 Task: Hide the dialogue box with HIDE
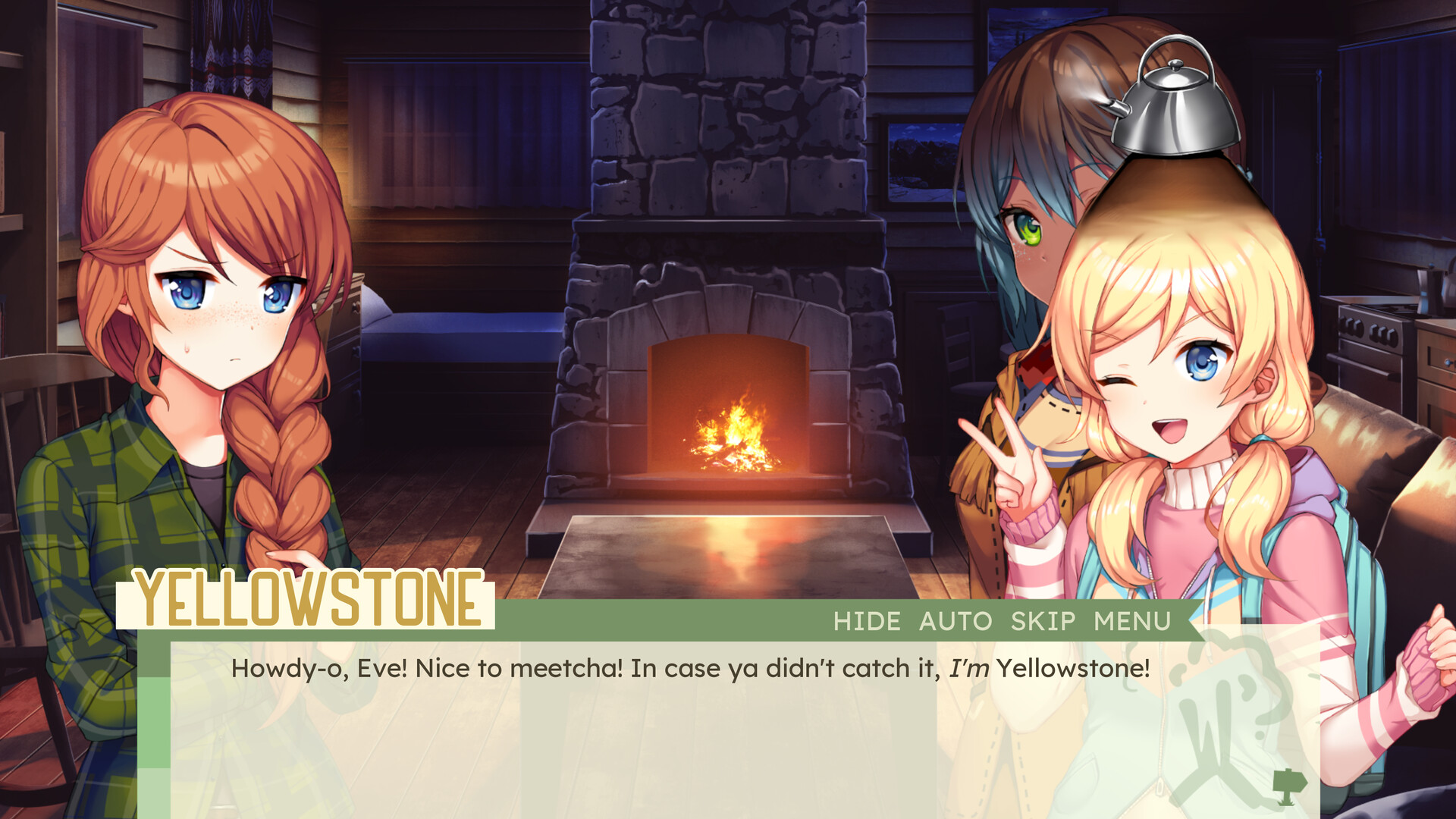(x=866, y=621)
